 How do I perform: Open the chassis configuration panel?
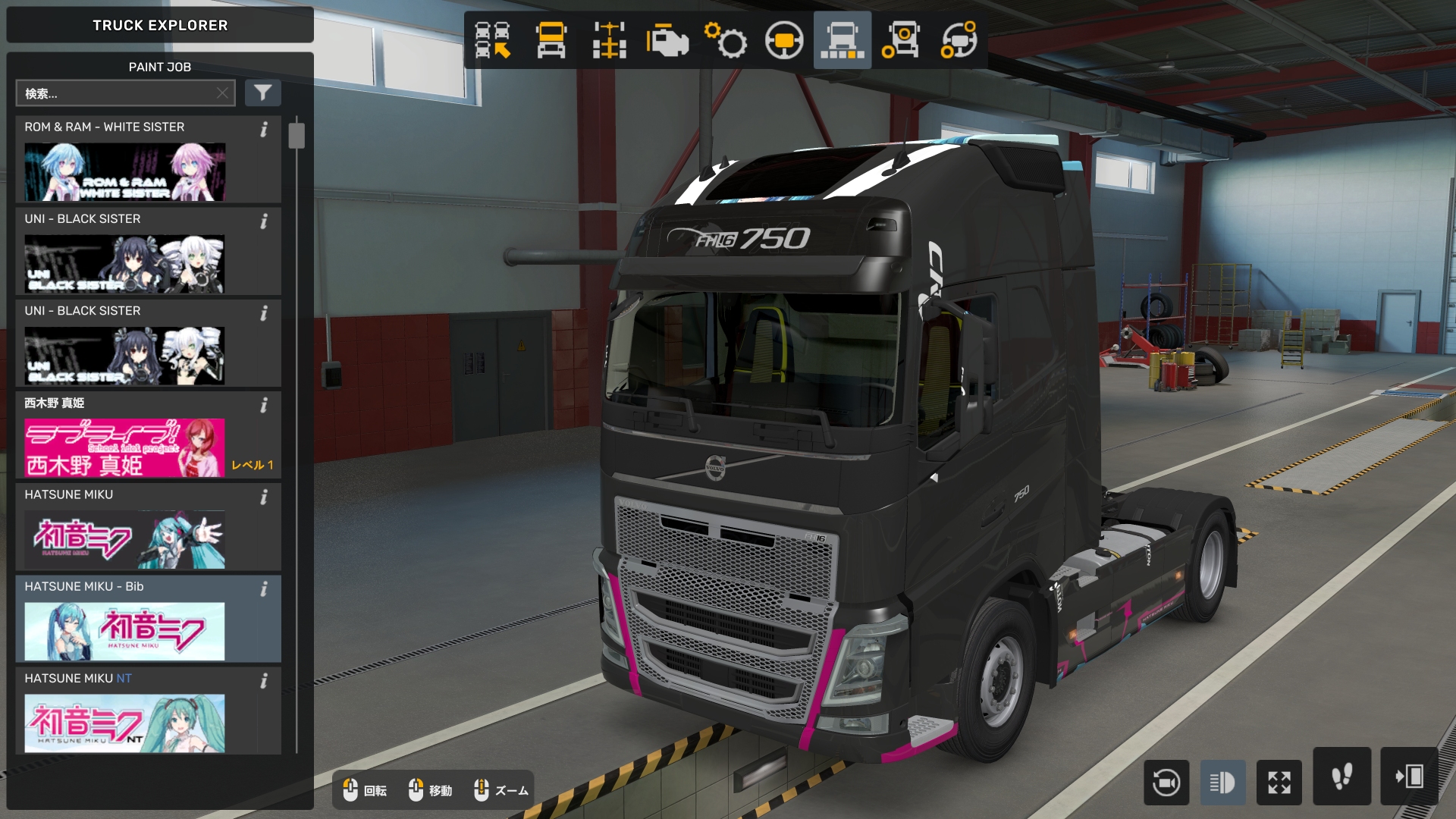coord(610,42)
